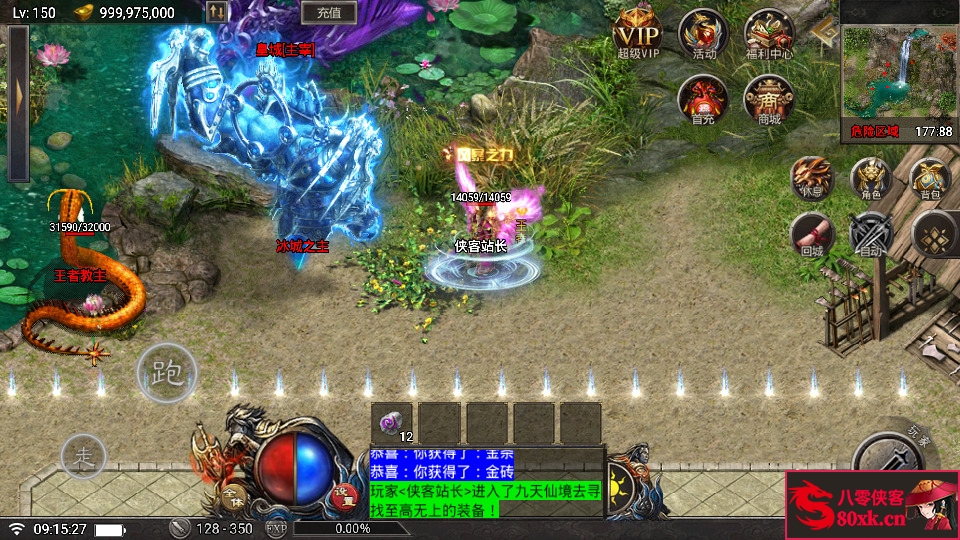Switch to 跑 run mode

click(x=166, y=374)
